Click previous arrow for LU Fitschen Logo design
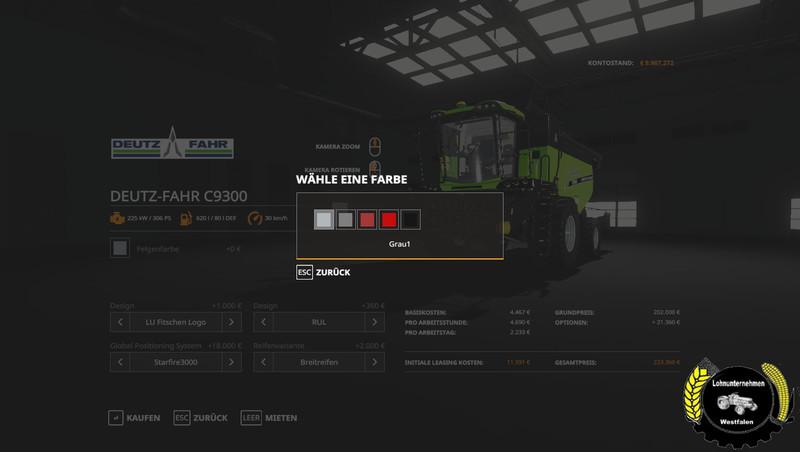This screenshot has height=452, width=800. click(x=120, y=322)
